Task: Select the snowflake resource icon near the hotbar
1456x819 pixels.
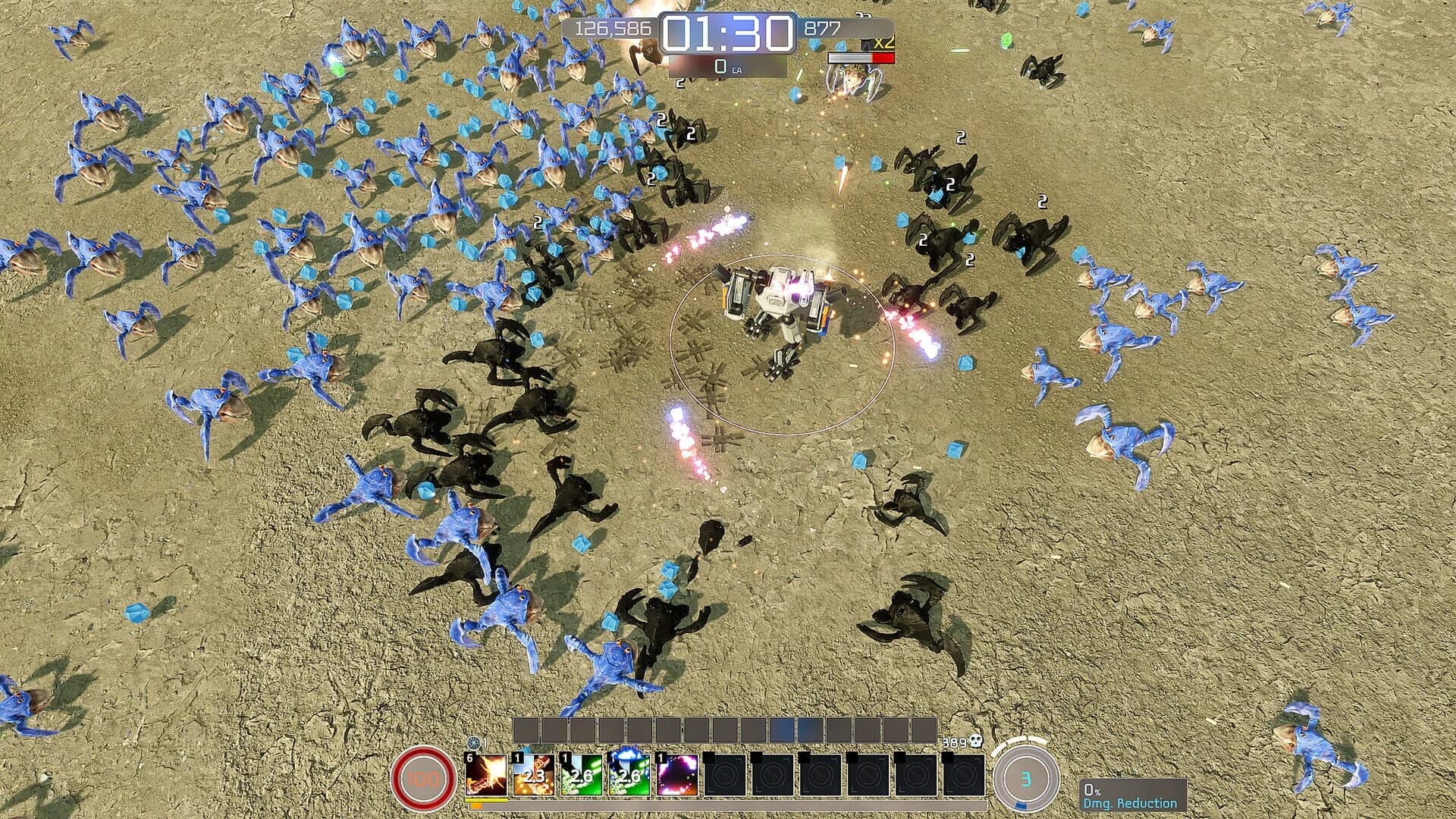Action: point(472,742)
